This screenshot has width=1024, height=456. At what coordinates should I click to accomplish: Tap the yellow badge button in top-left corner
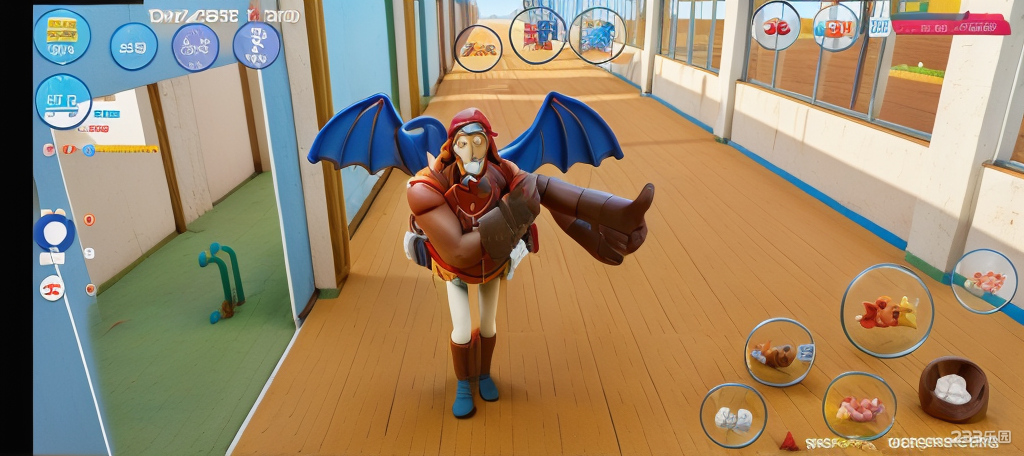pos(62,36)
